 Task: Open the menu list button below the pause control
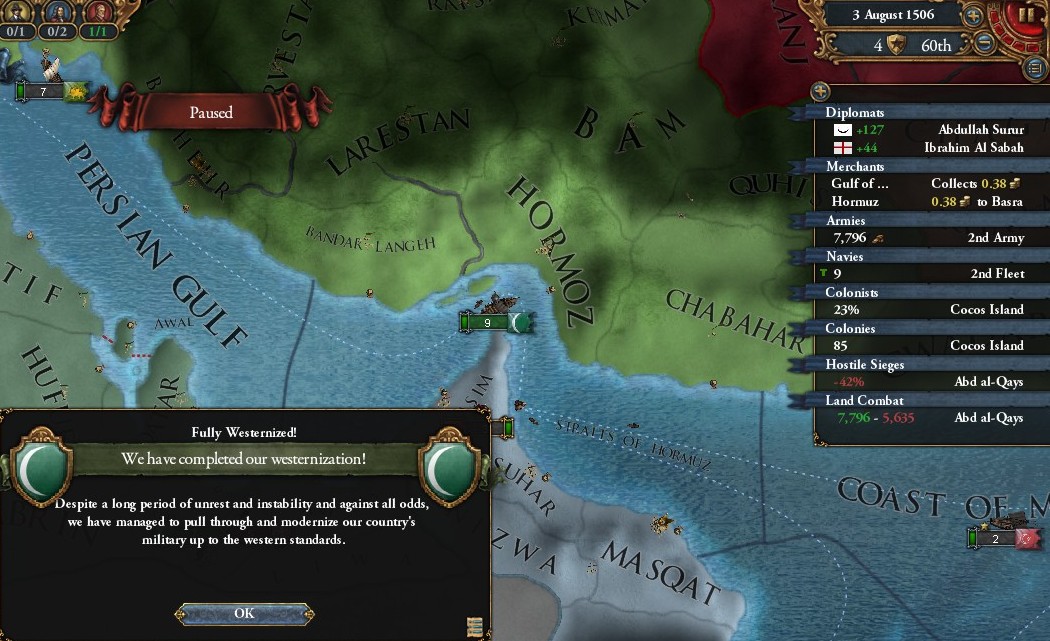(x=1036, y=68)
